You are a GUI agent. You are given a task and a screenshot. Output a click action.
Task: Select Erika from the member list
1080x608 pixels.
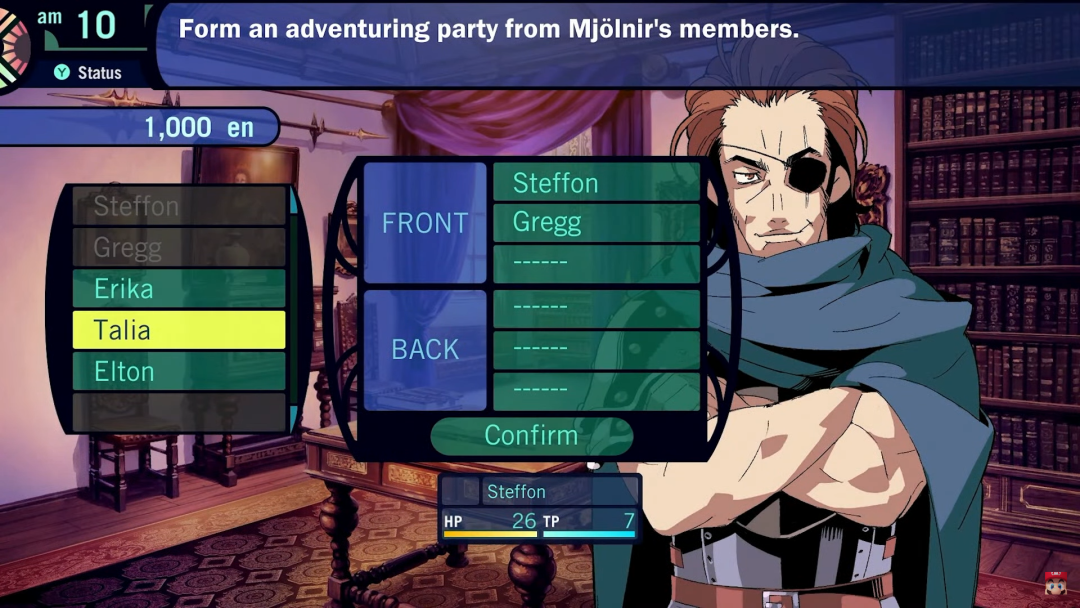pos(179,289)
